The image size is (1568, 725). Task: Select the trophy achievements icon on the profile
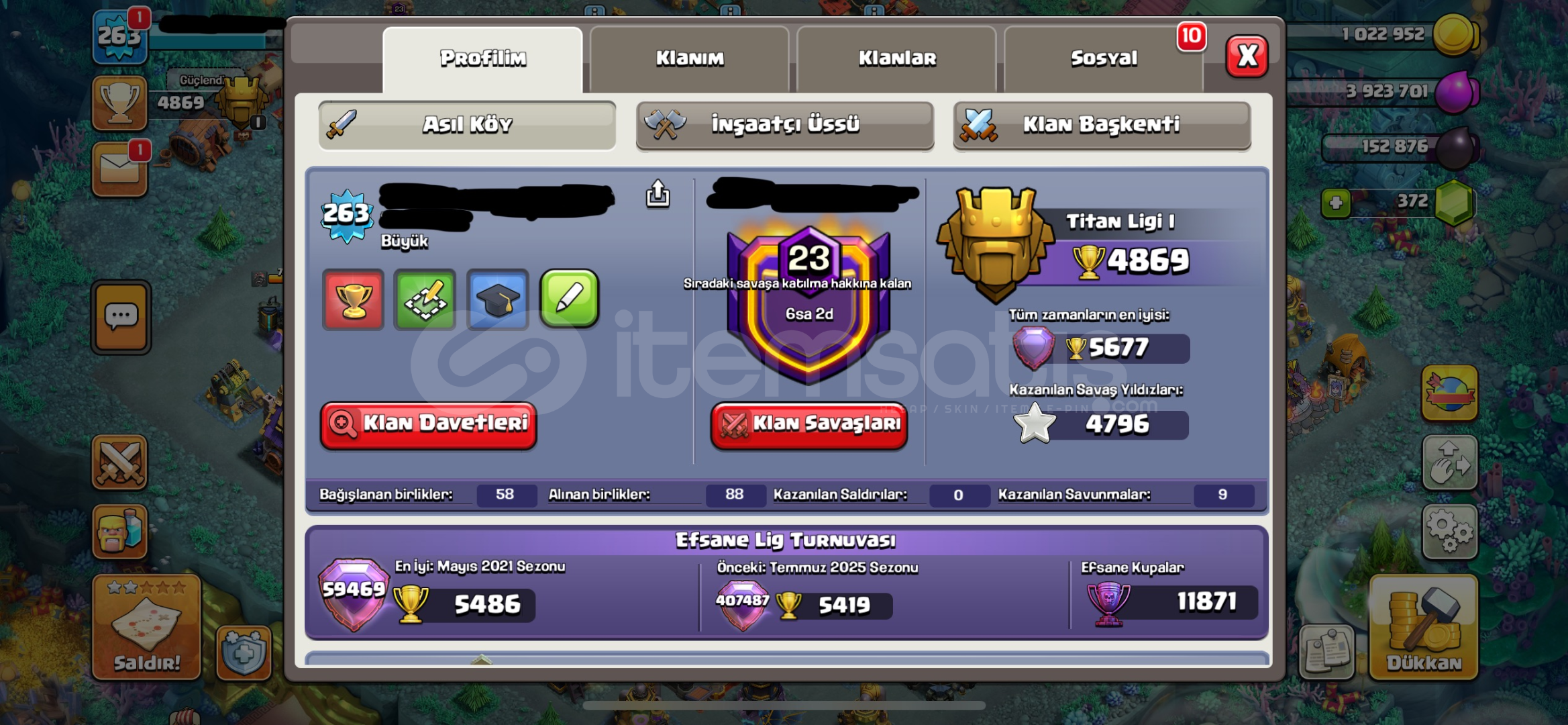[x=354, y=300]
